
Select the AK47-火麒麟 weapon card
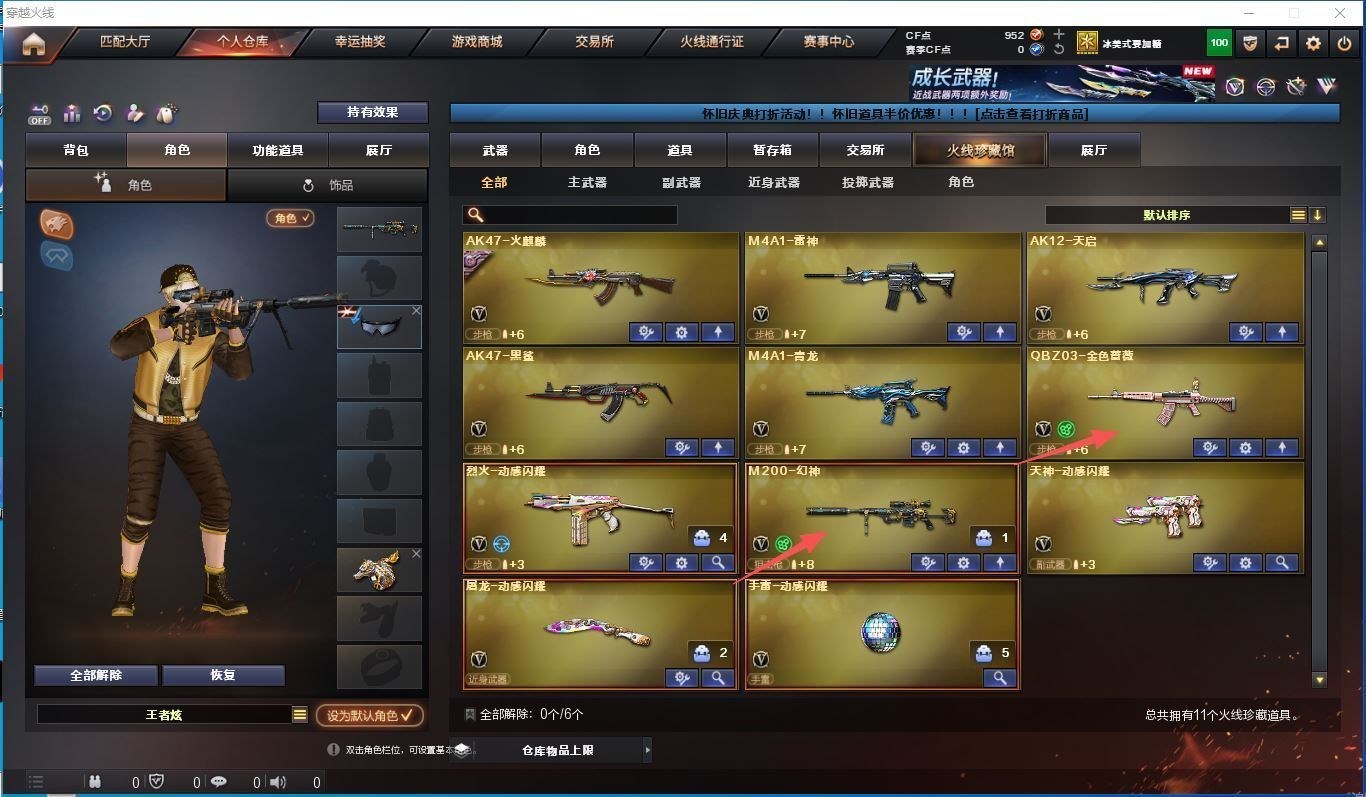pyautogui.click(x=600, y=287)
